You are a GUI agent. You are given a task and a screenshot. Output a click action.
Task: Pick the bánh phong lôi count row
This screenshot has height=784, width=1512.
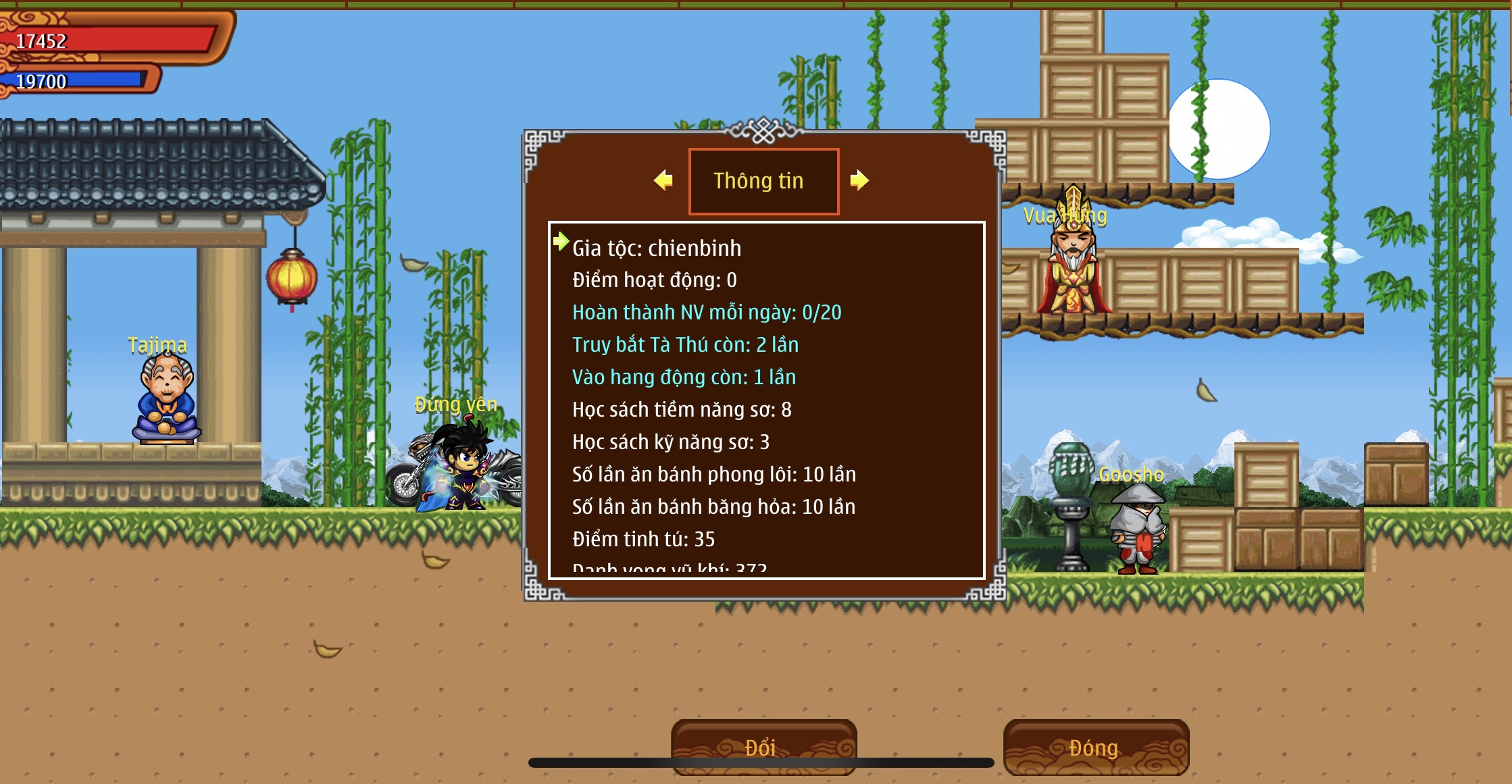[713, 475]
